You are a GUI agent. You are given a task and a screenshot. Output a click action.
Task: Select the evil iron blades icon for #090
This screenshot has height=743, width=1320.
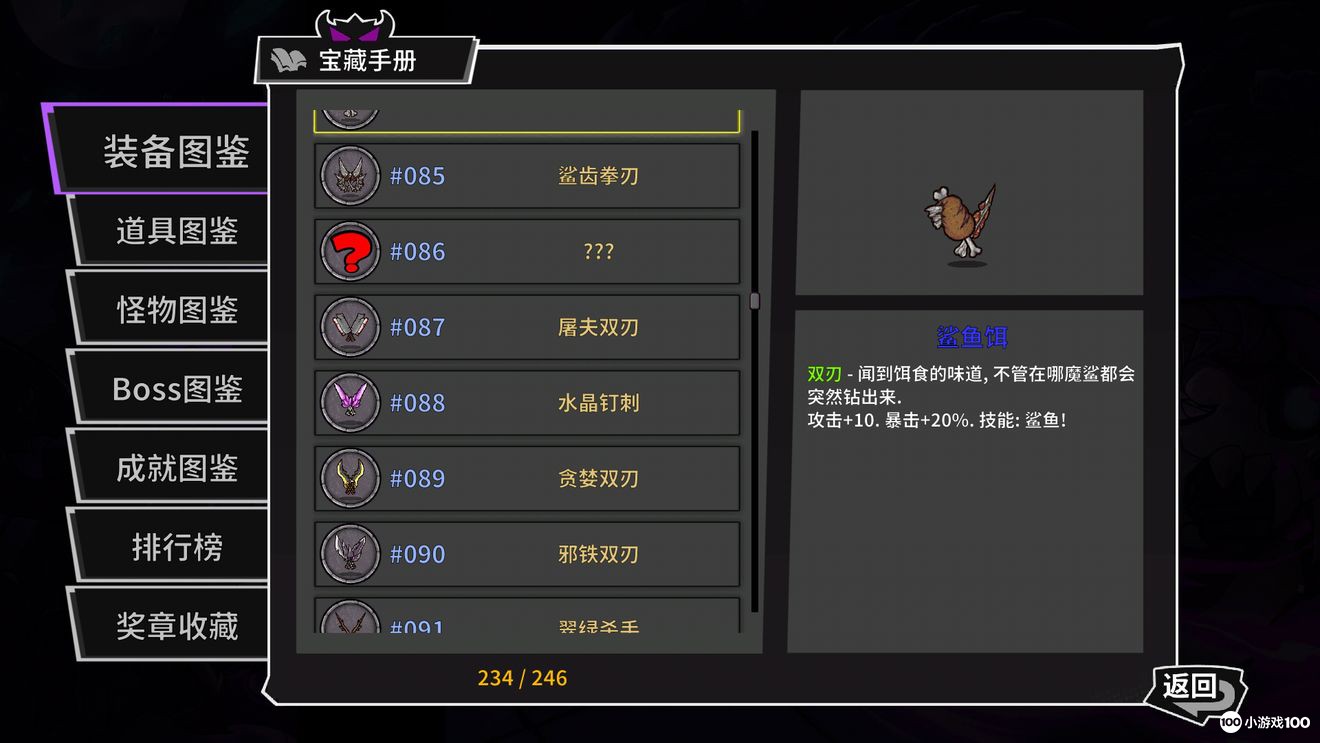coord(349,554)
